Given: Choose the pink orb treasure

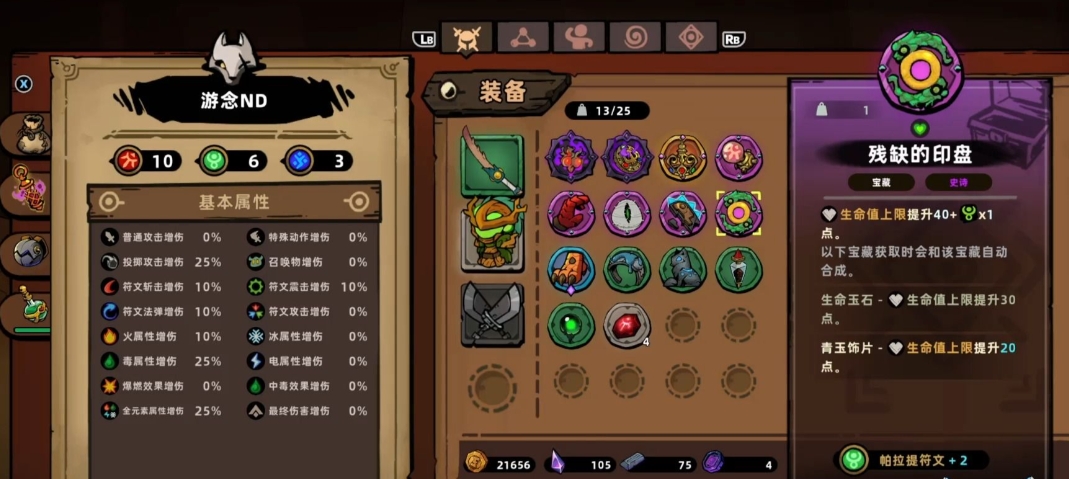Looking at the screenshot, I should [739, 157].
